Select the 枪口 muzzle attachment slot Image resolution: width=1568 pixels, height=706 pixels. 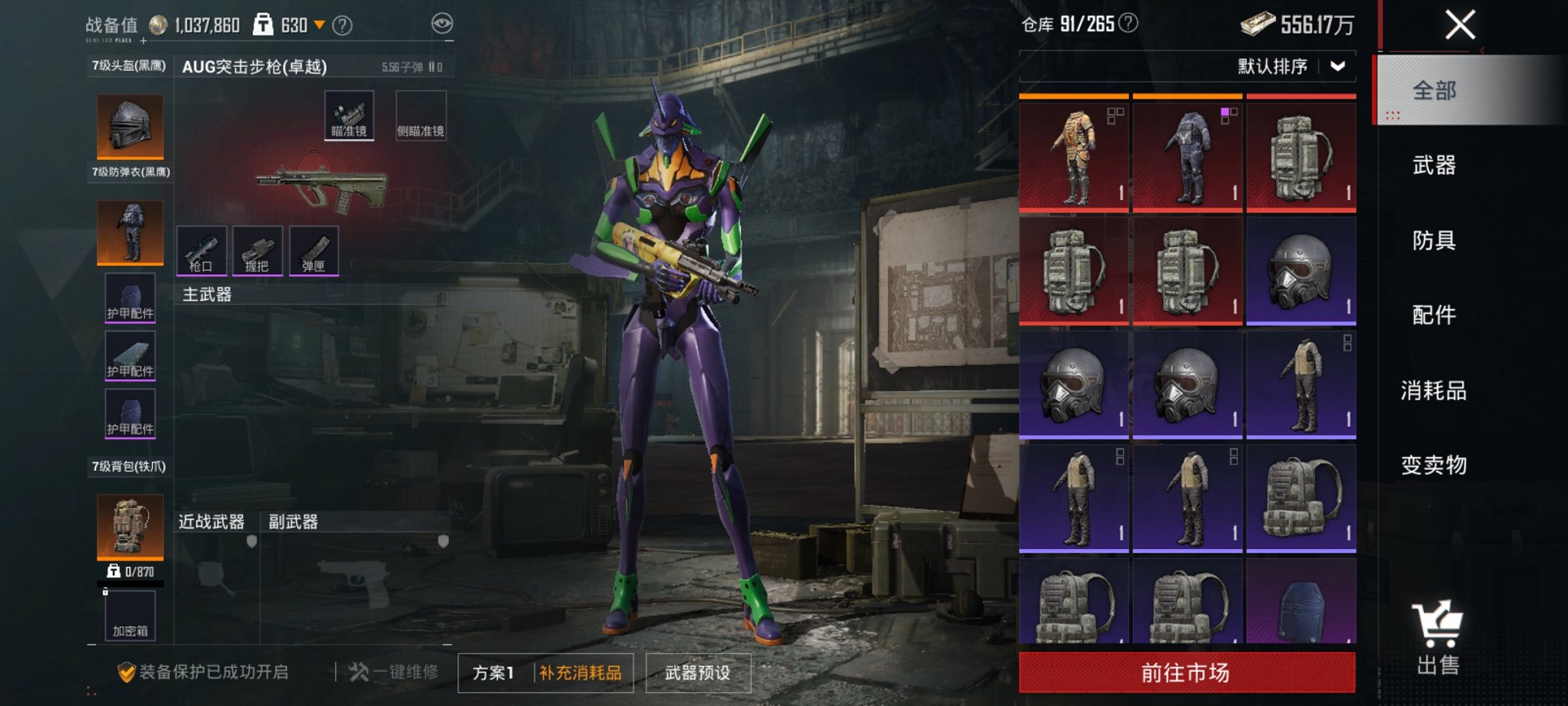(201, 251)
